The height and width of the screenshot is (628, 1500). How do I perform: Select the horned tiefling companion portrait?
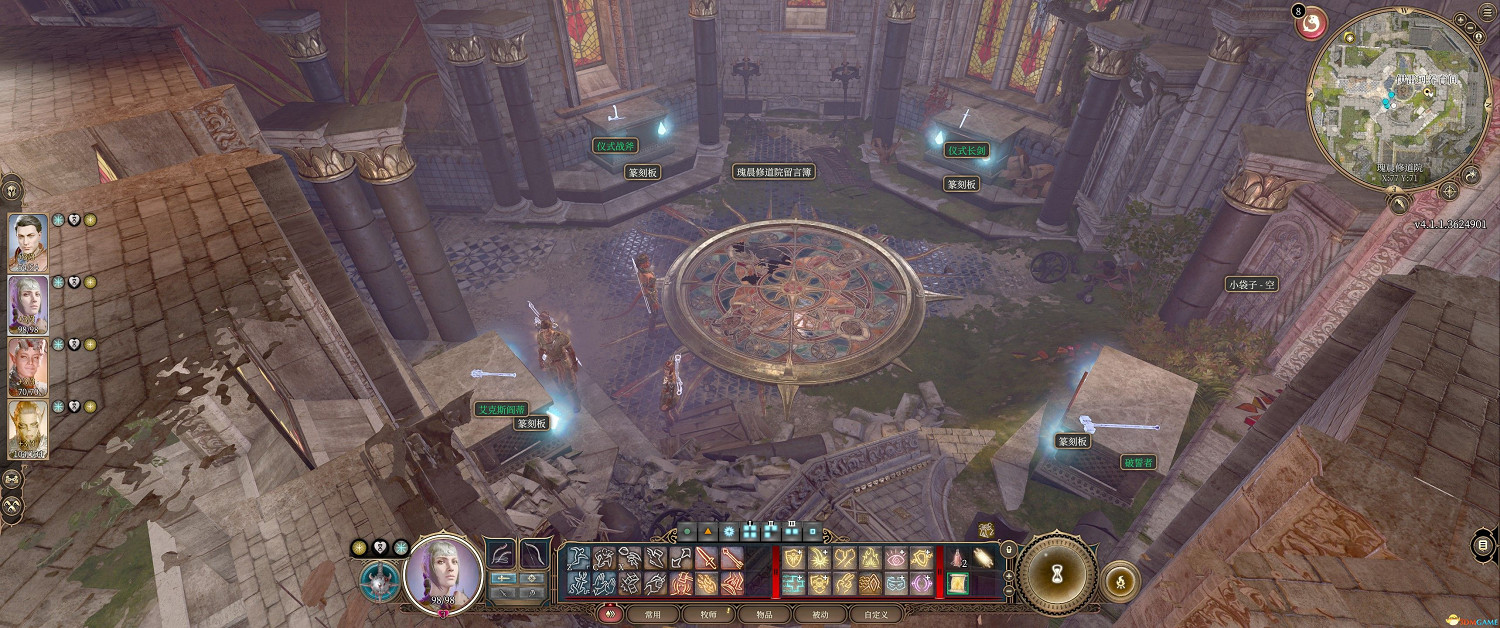click(x=28, y=367)
